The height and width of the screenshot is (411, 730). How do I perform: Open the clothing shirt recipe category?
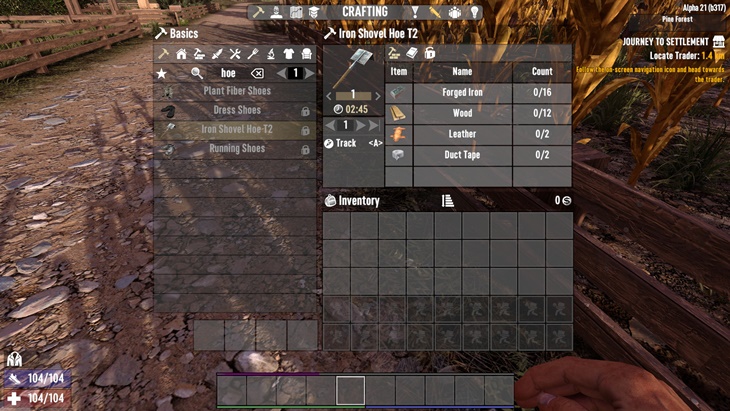289,54
